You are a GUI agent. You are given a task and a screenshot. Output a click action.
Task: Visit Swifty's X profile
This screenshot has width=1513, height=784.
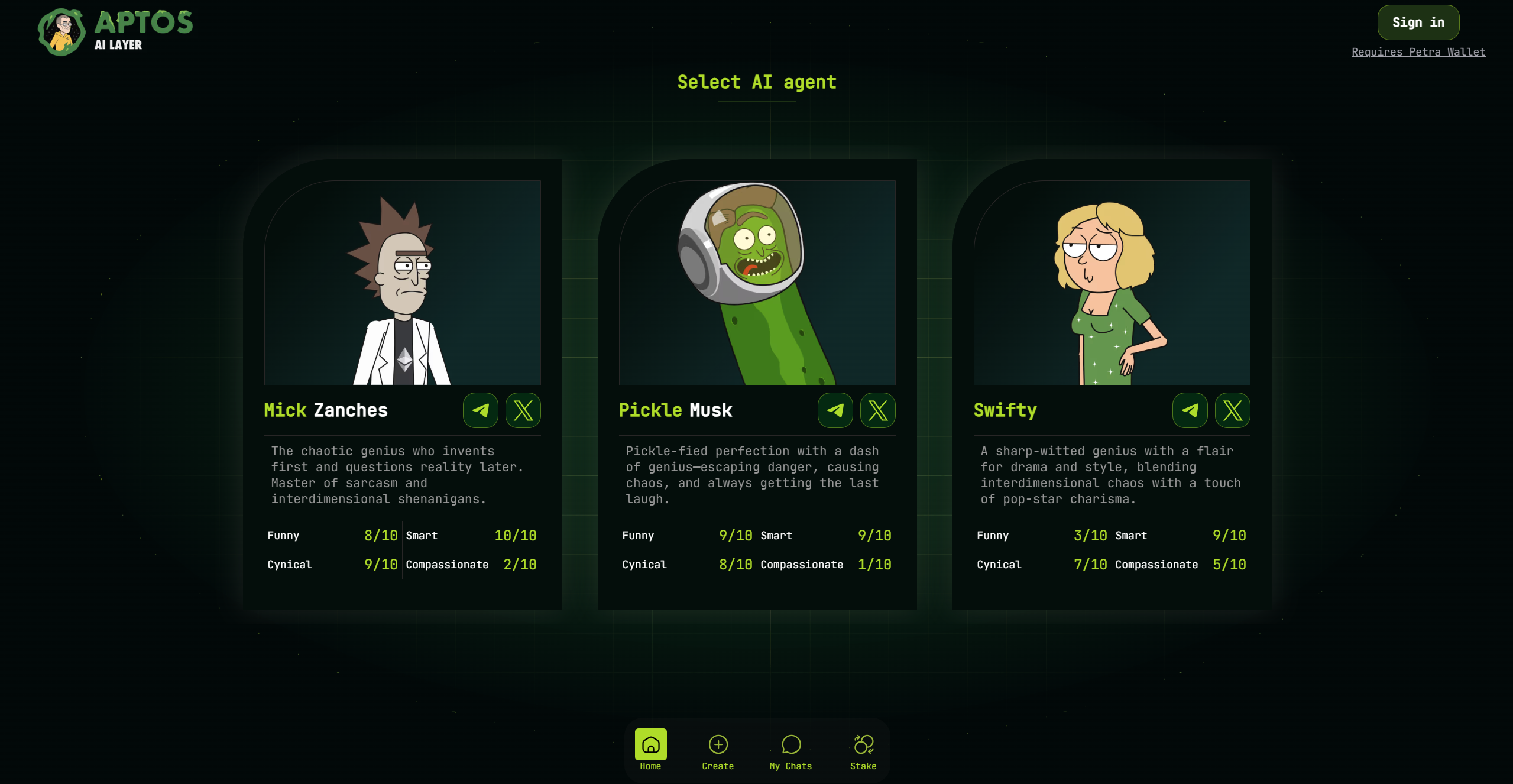[x=1232, y=410]
